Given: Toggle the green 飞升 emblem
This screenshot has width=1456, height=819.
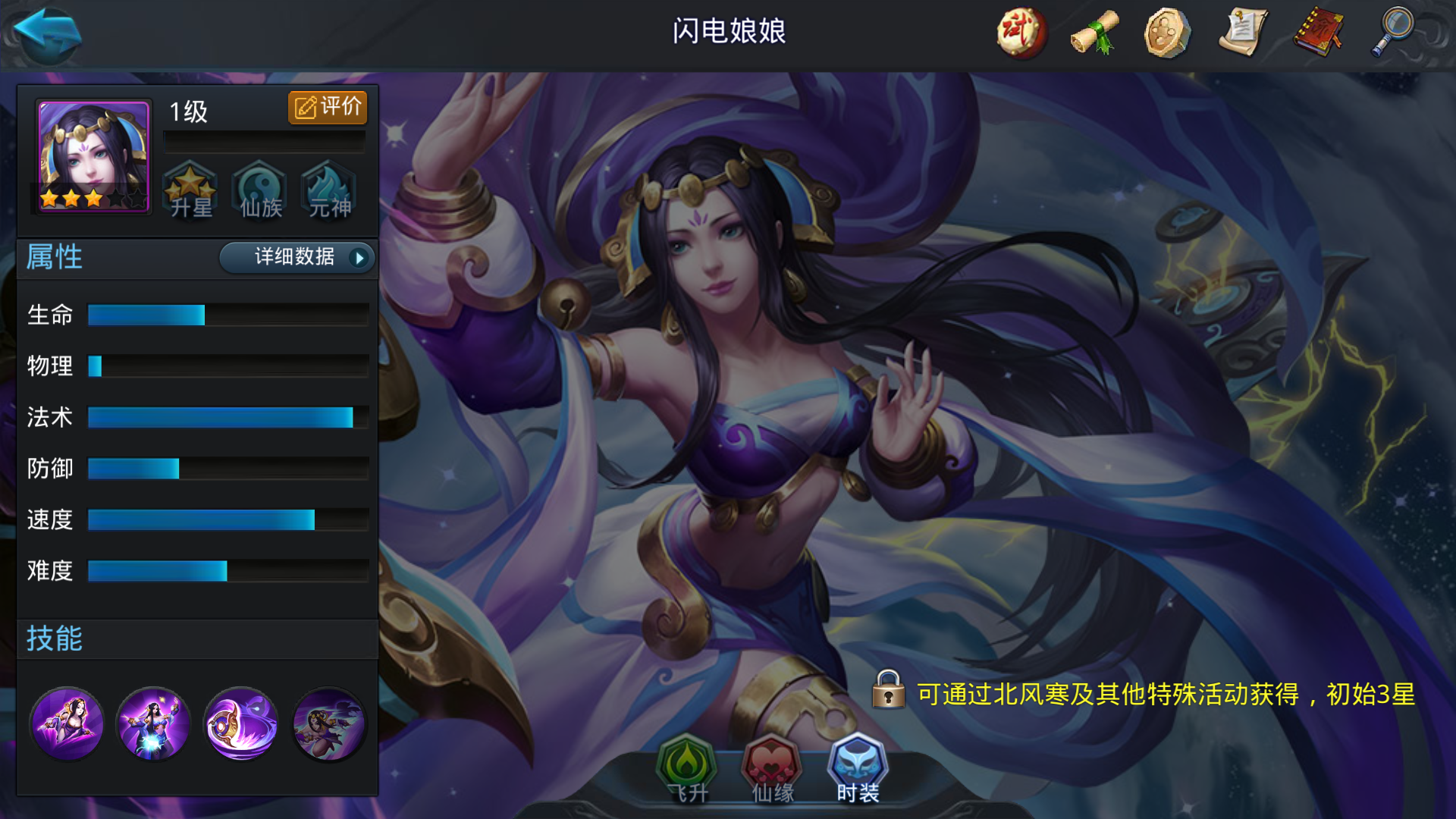Looking at the screenshot, I should pyautogui.click(x=688, y=767).
